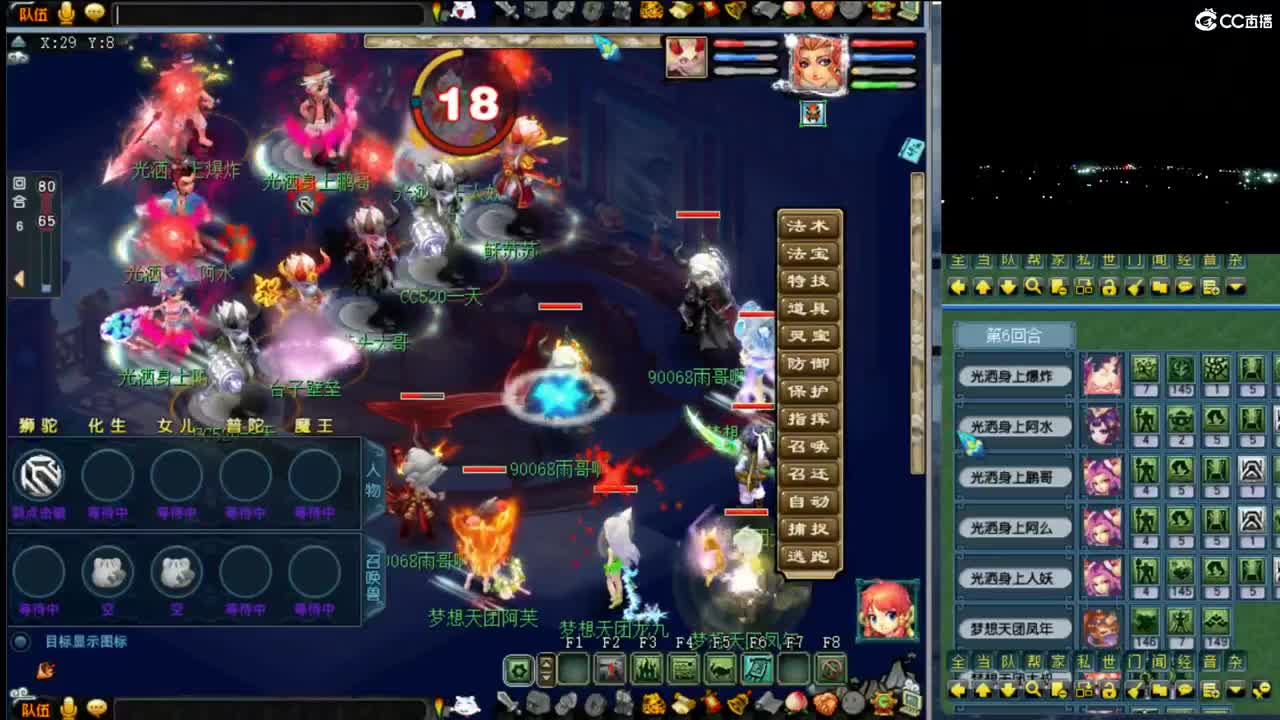Open the F5 quick skill slot icon
The image size is (1280, 720).
pyautogui.click(x=718, y=668)
